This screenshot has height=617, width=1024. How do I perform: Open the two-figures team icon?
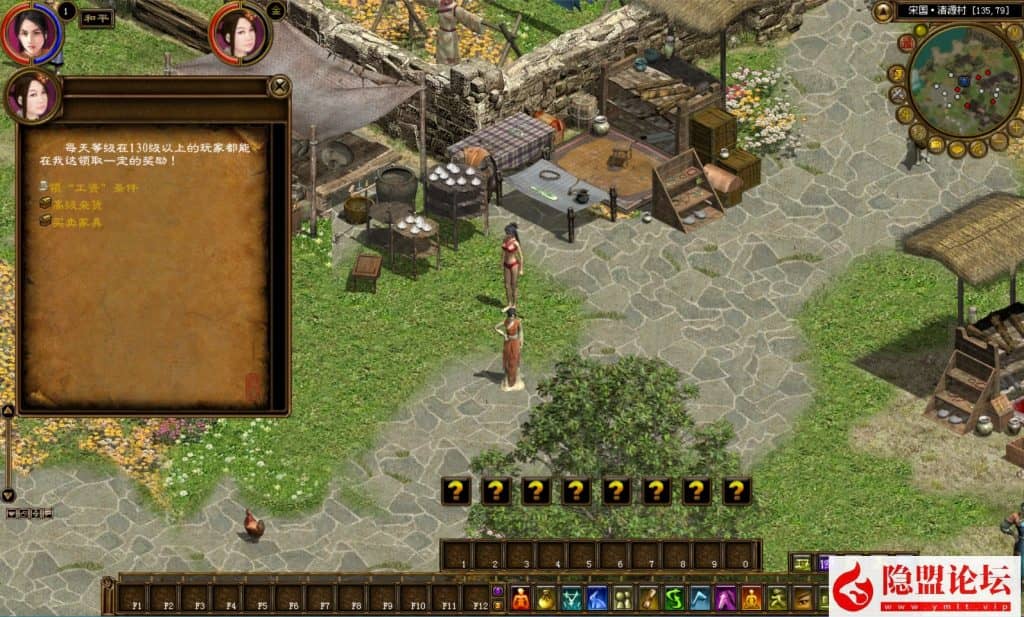point(622,598)
